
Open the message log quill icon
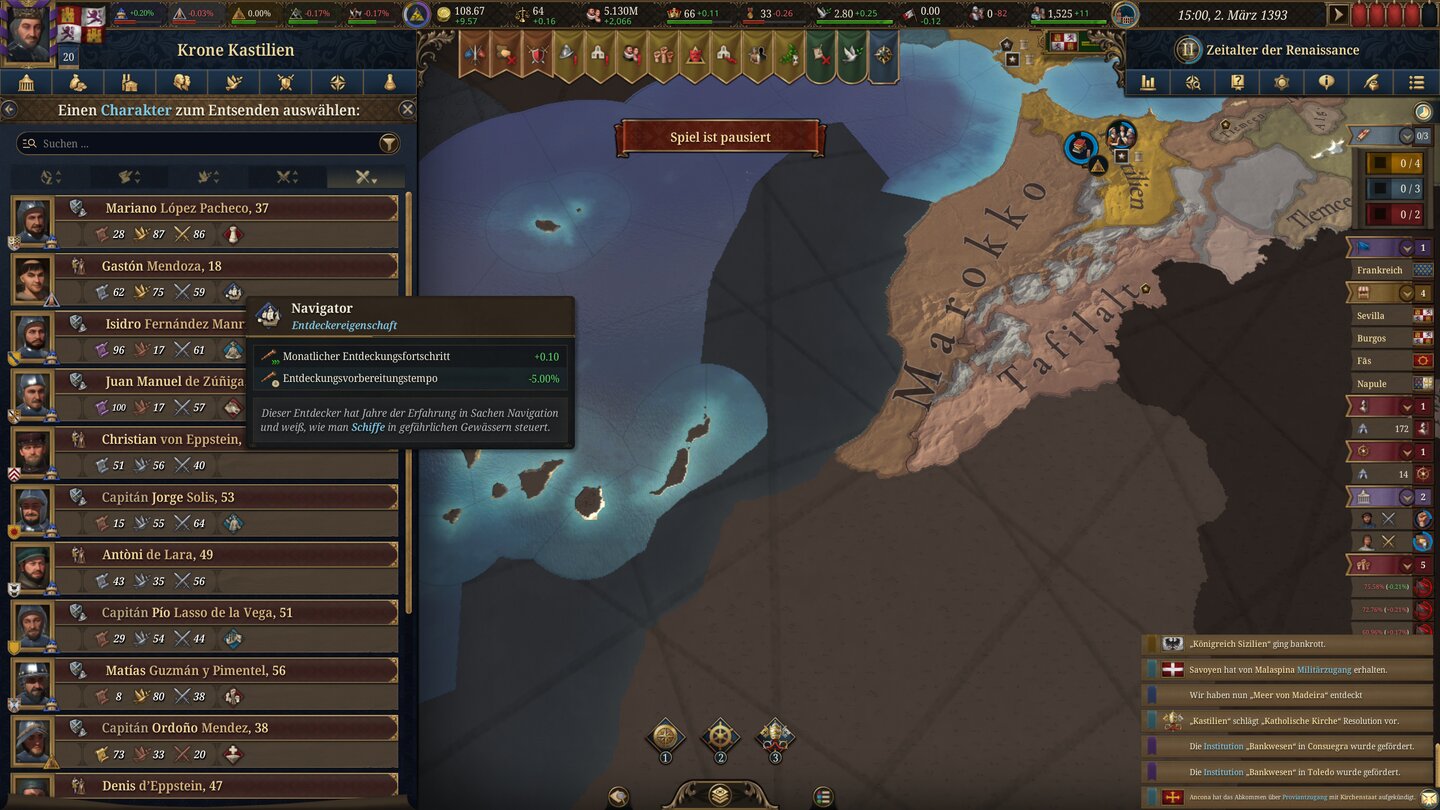(x=1372, y=82)
